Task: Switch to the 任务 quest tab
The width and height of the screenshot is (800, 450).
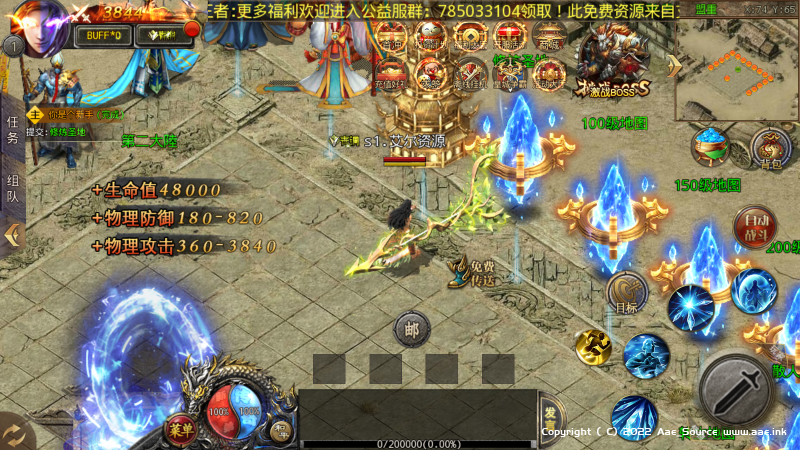Action: pos(12,130)
